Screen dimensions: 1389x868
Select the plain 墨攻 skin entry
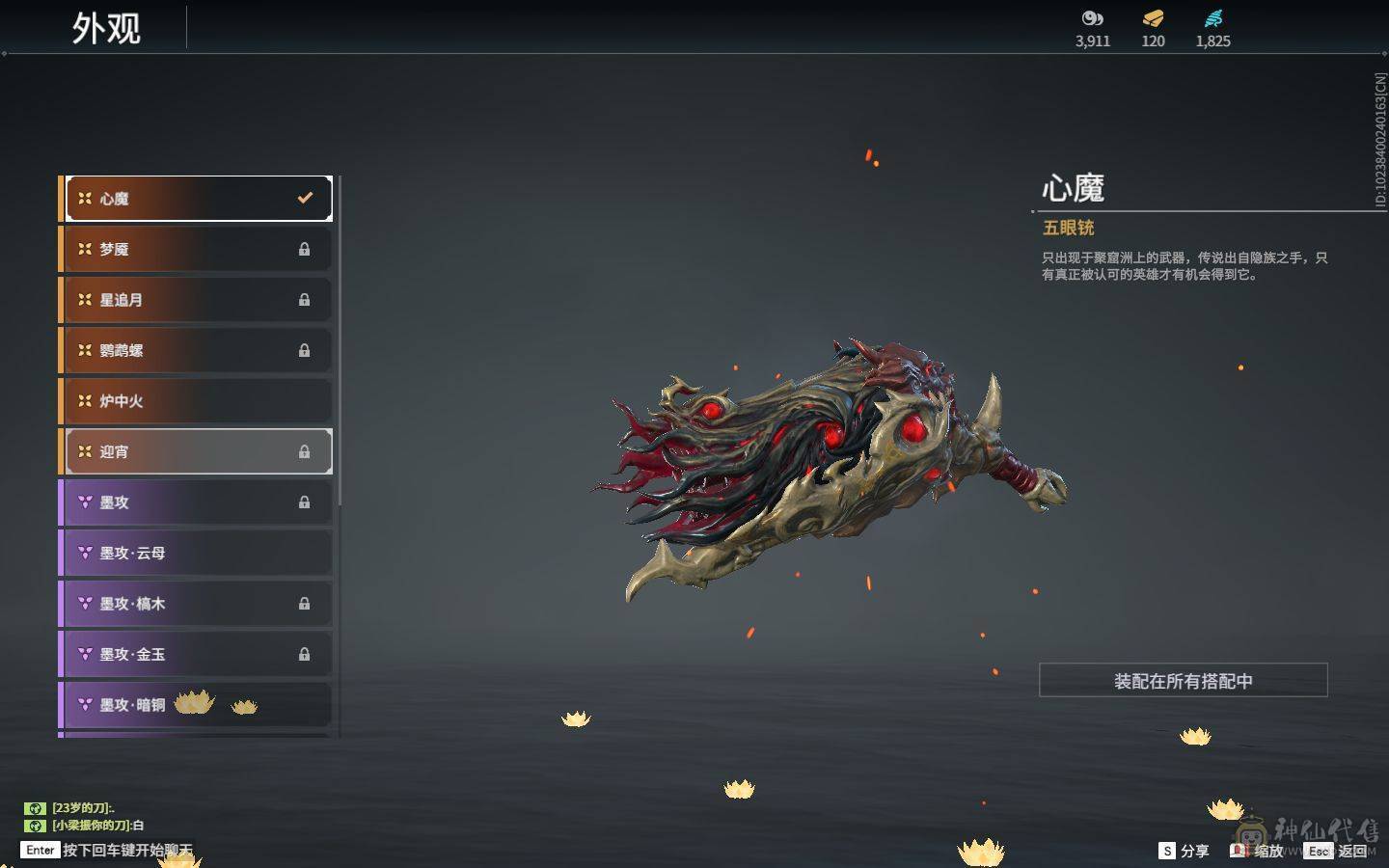pos(198,502)
